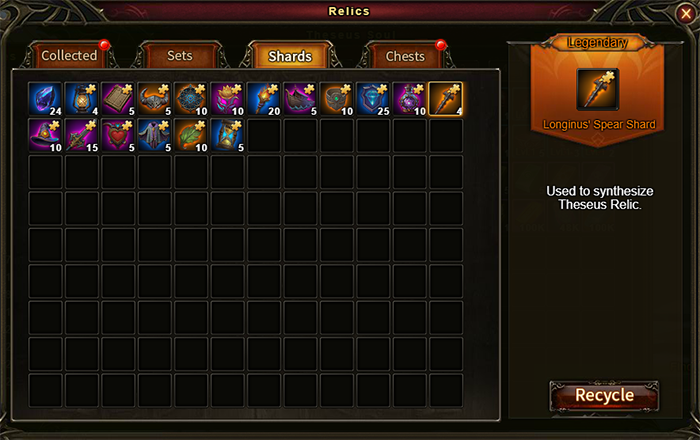Viewport: 700px width, 440px height.
Task: Pick the purple potion bottle shard
Action: pos(409,99)
